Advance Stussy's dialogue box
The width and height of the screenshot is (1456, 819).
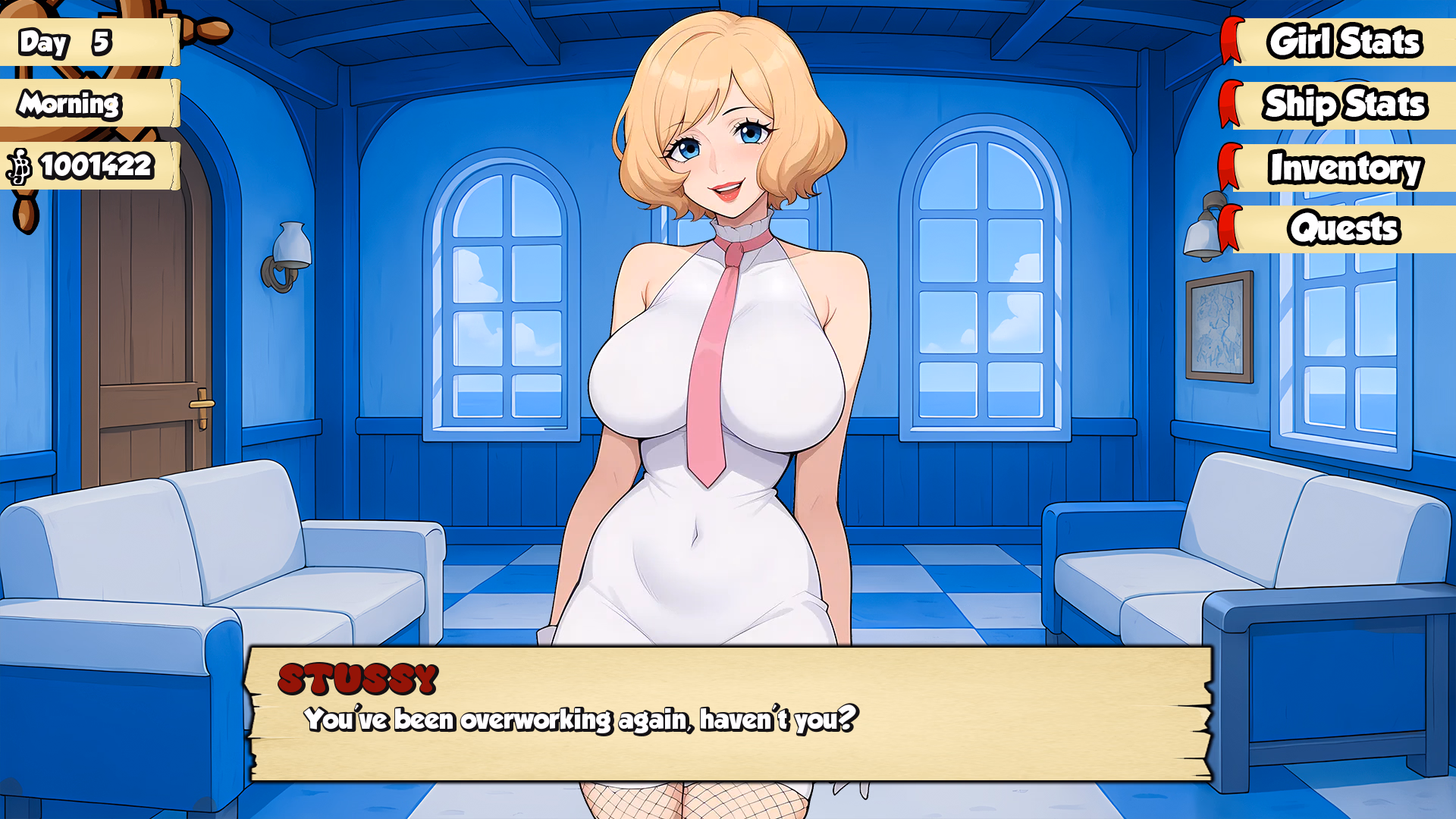728,714
